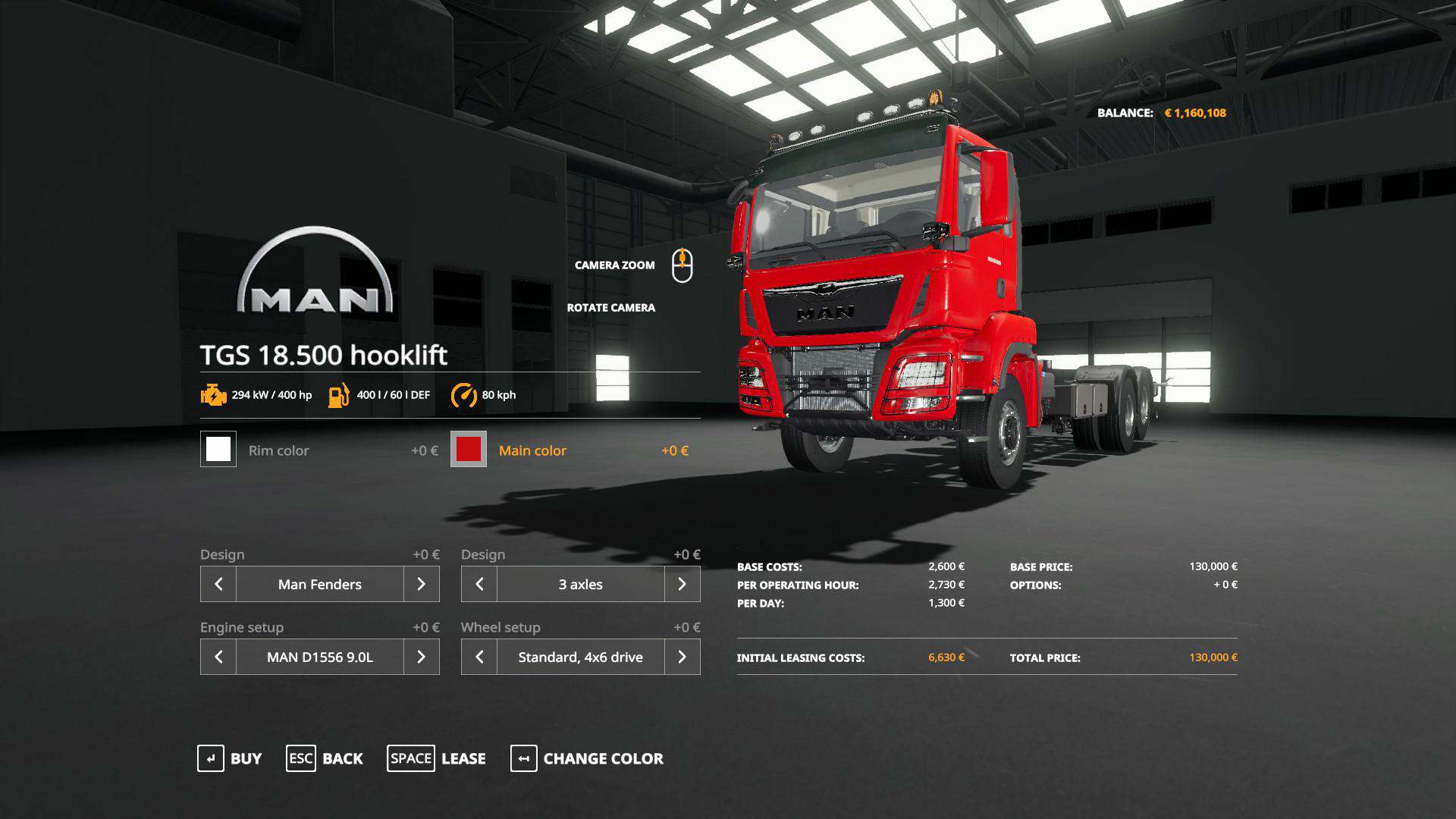Go to the next Wheel setup option

pyautogui.click(x=682, y=657)
